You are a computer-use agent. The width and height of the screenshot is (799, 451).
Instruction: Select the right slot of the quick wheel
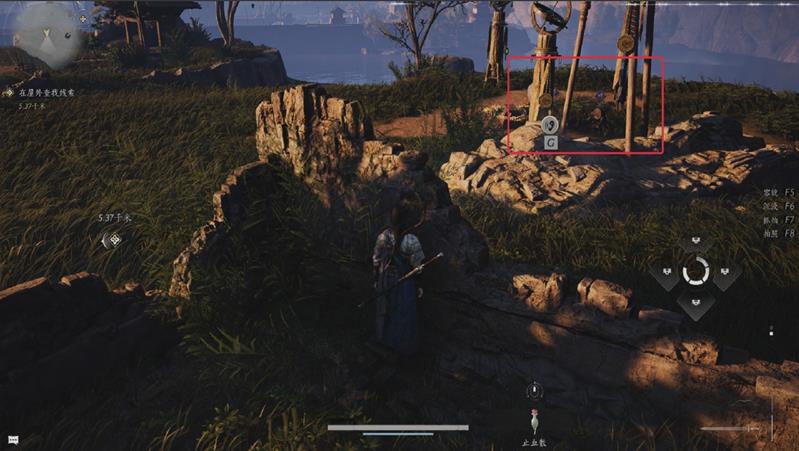coord(725,272)
